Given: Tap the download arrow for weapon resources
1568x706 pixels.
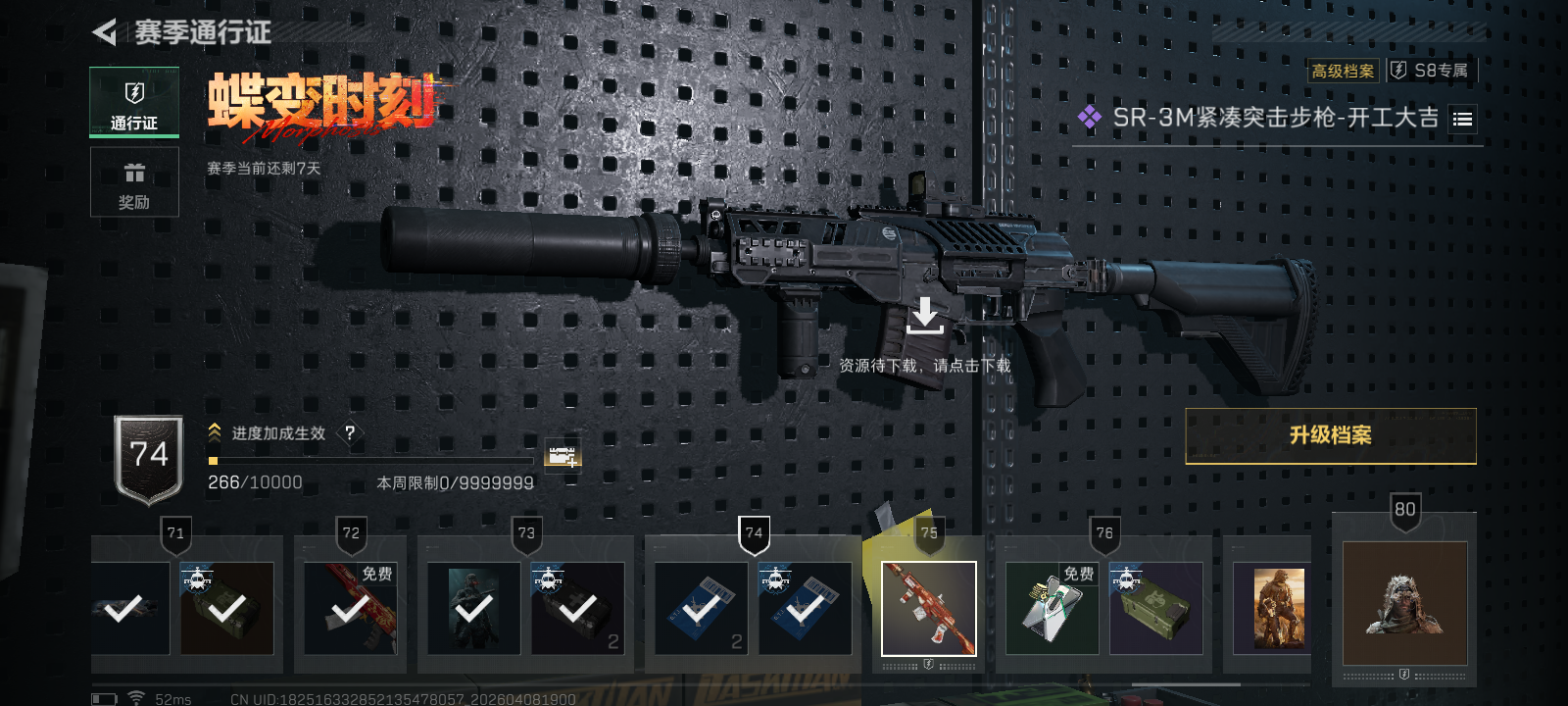Looking at the screenshot, I should [x=924, y=317].
